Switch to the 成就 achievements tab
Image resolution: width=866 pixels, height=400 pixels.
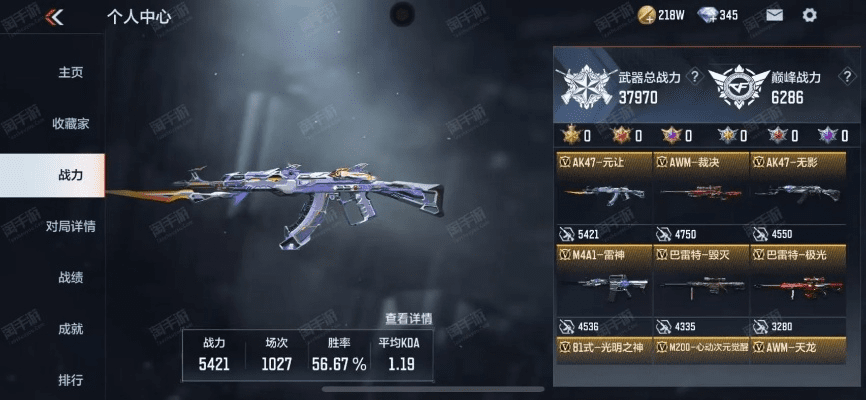click(x=70, y=328)
